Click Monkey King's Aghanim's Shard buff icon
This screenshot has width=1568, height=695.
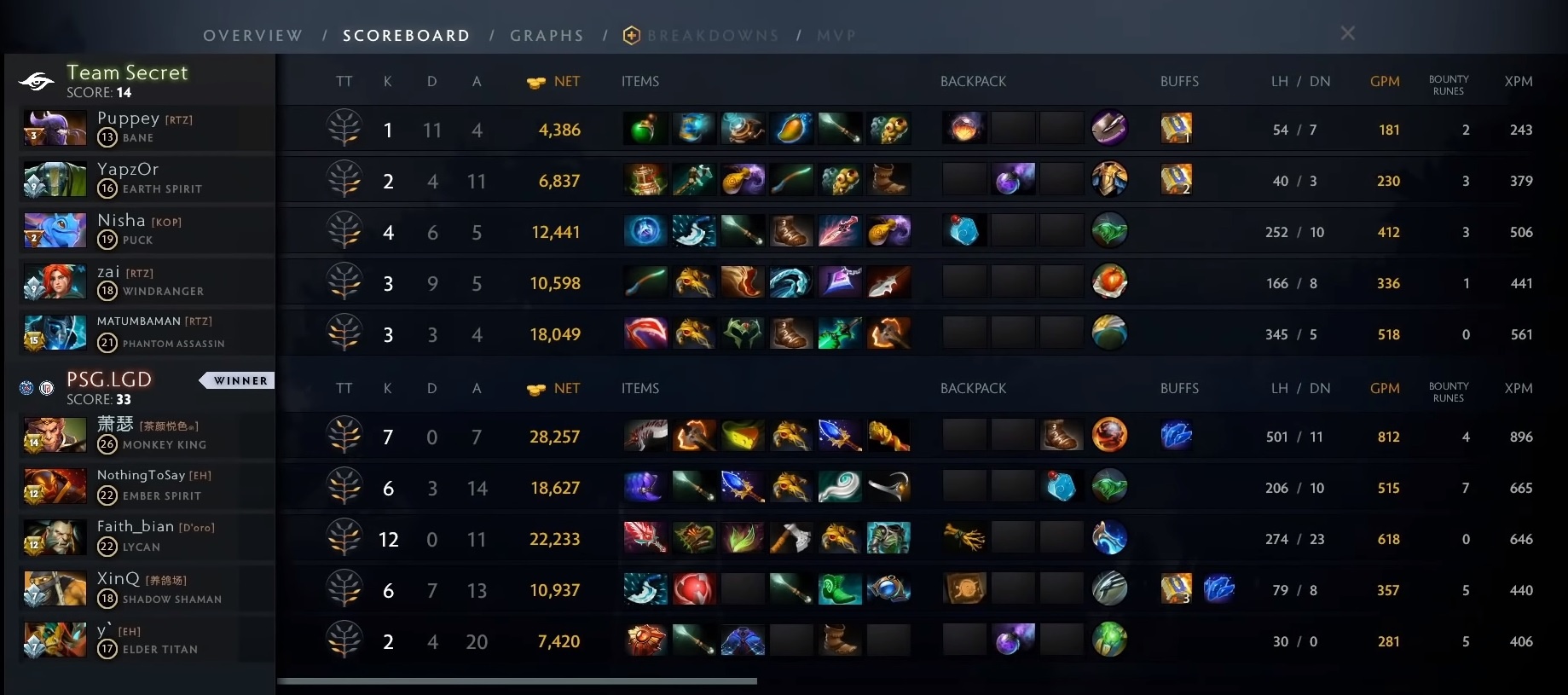click(1177, 435)
